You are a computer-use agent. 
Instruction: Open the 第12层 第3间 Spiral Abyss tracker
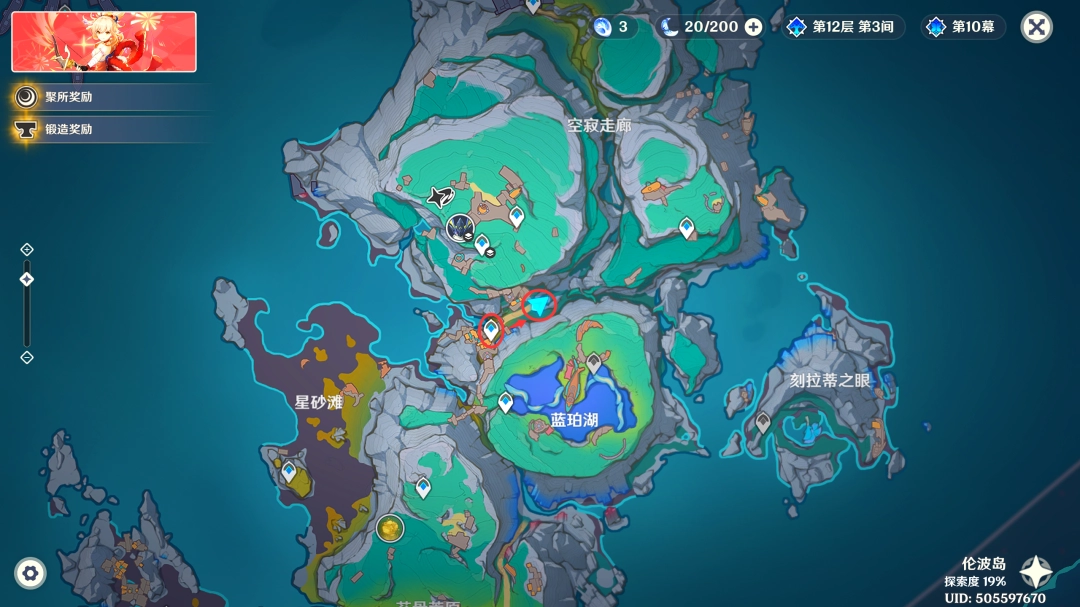coord(840,27)
